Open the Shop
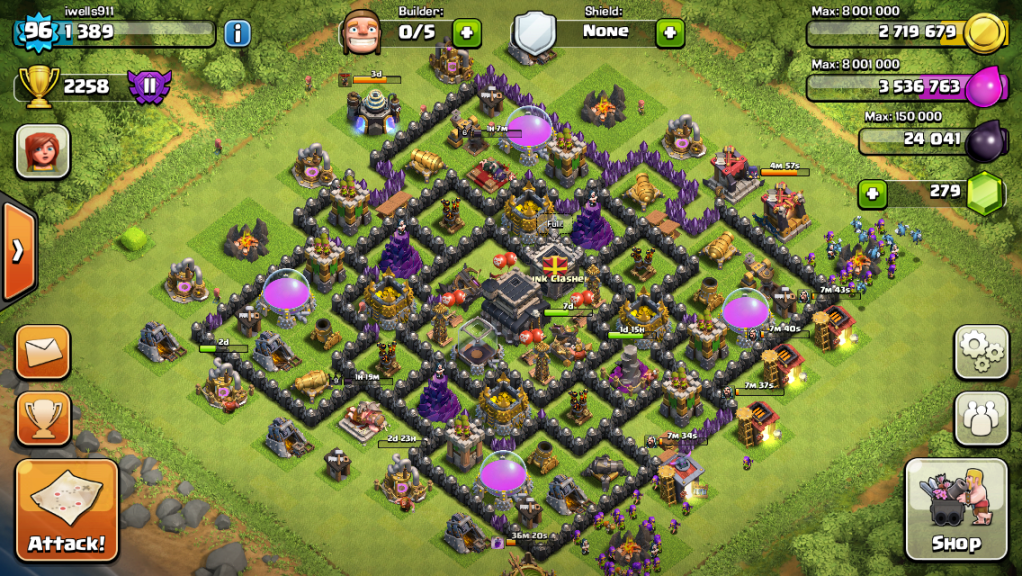 coord(956,509)
